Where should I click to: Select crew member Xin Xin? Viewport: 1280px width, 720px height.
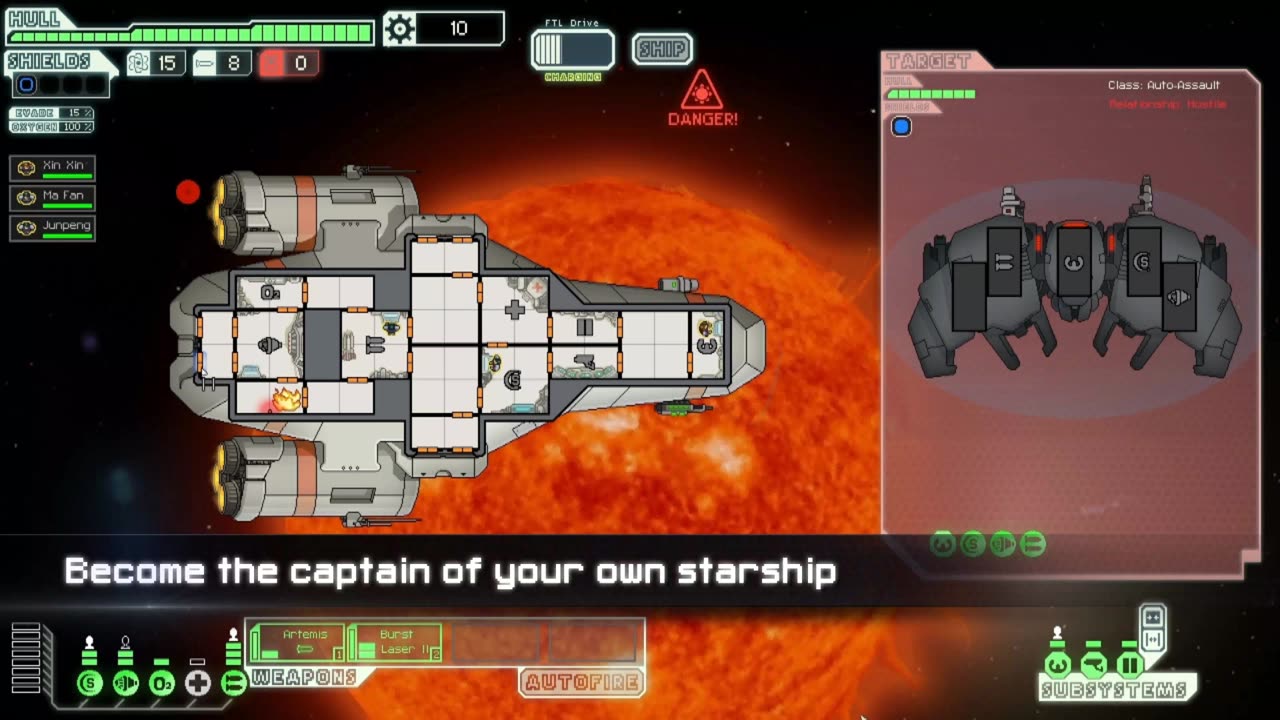[53, 168]
